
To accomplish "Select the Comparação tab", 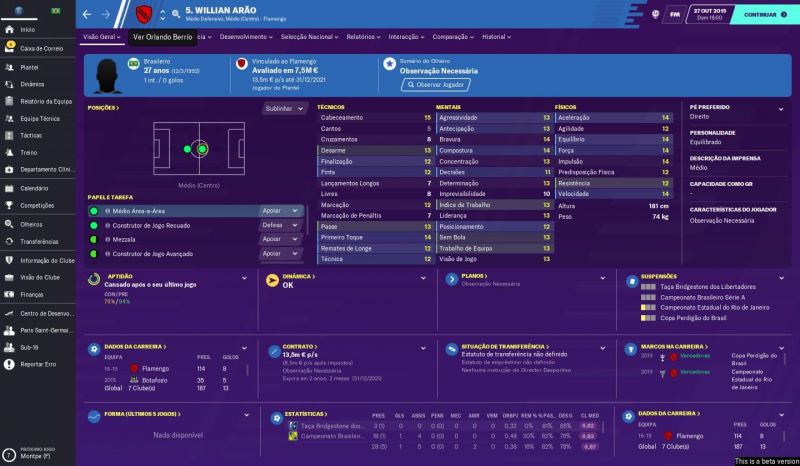I will pyautogui.click(x=455, y=36).
